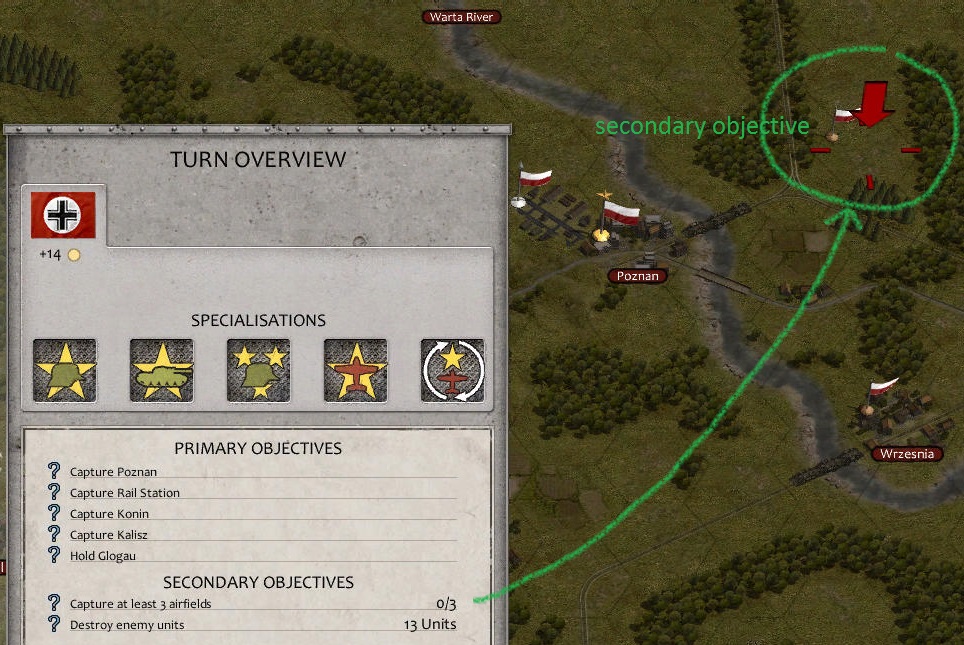Select the German flag faction tab
This screenshot has height=645, width=964.
click(x=64, y=215)
